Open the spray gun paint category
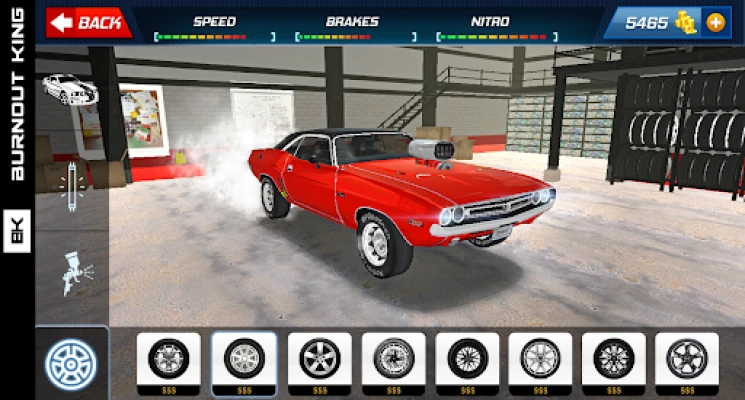 click(x=72, y=272)
